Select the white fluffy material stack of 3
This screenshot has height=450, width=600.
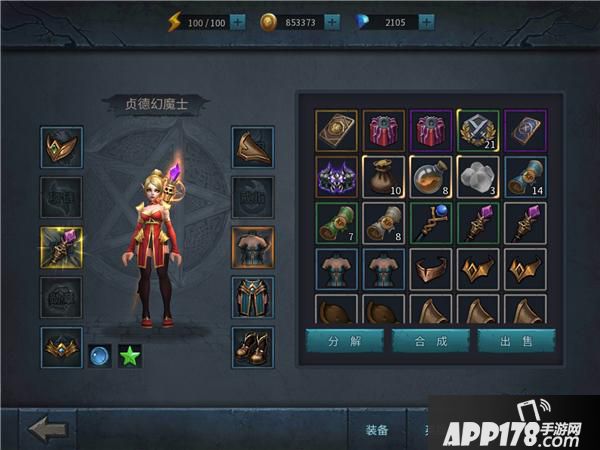478,176
